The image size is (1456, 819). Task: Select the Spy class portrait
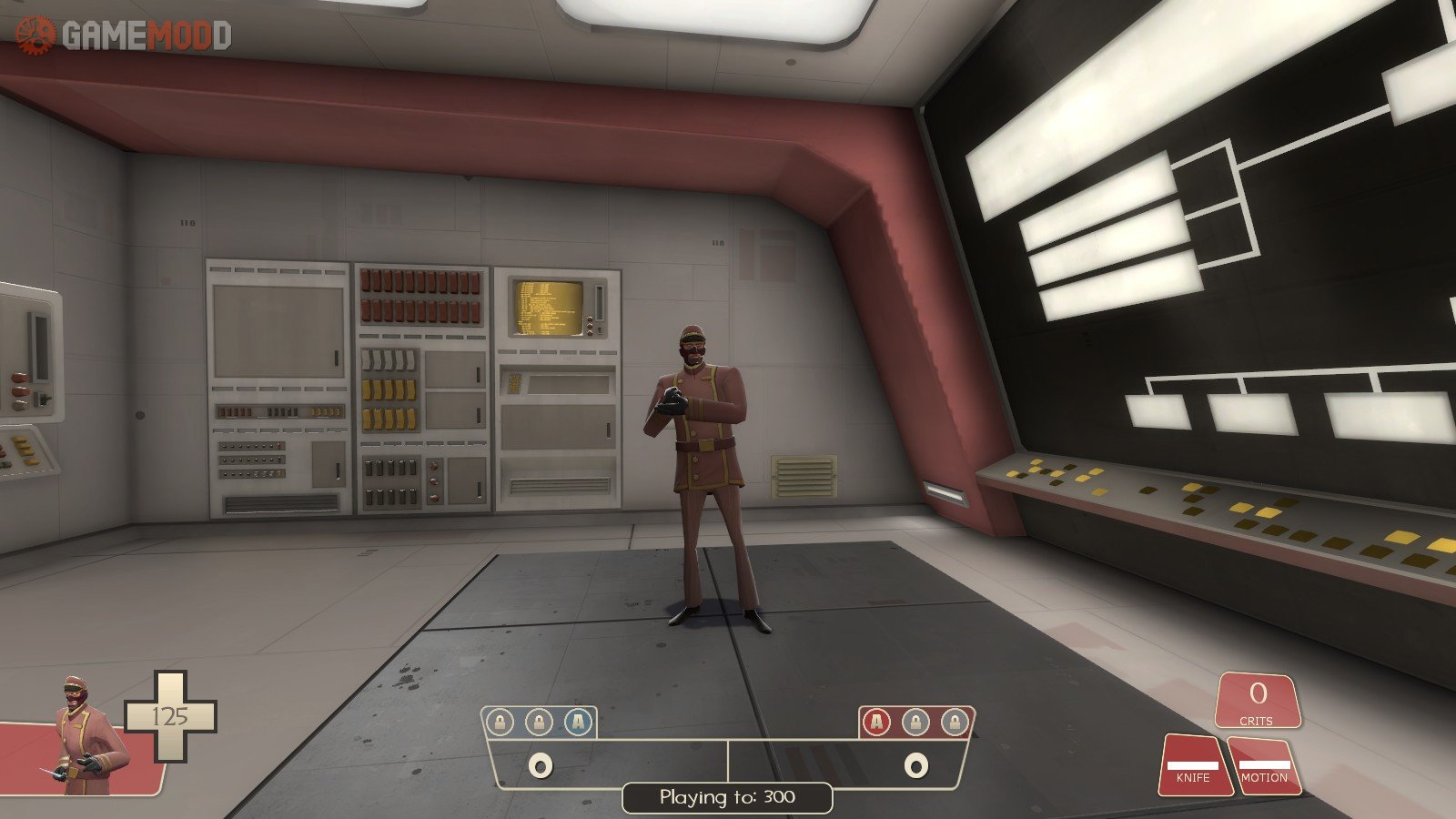(85, 735)
